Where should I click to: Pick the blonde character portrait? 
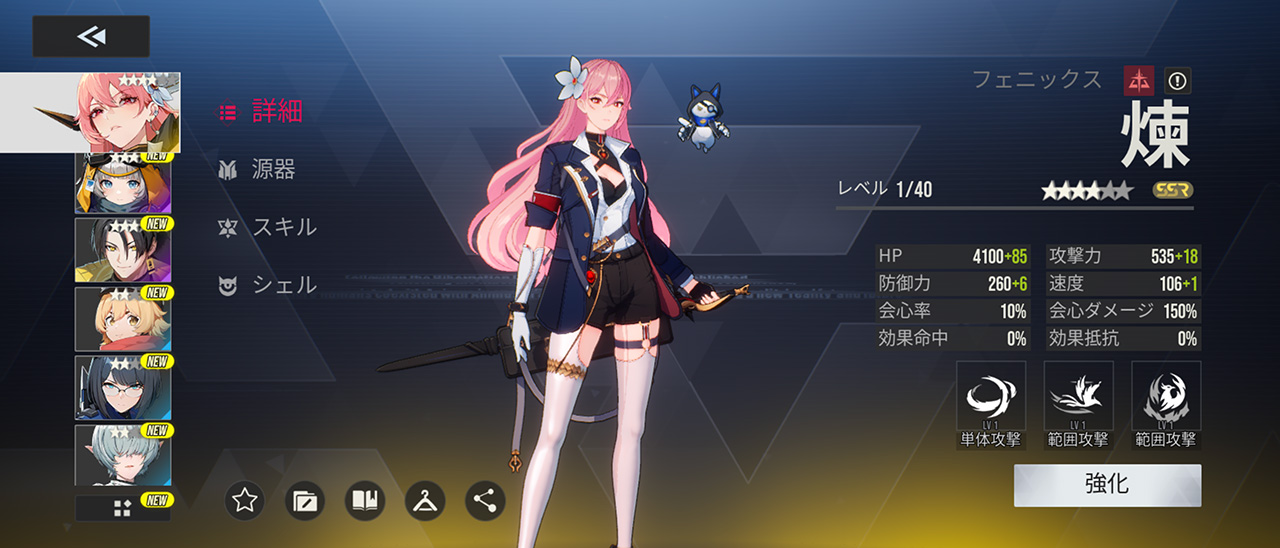[122, 318]
